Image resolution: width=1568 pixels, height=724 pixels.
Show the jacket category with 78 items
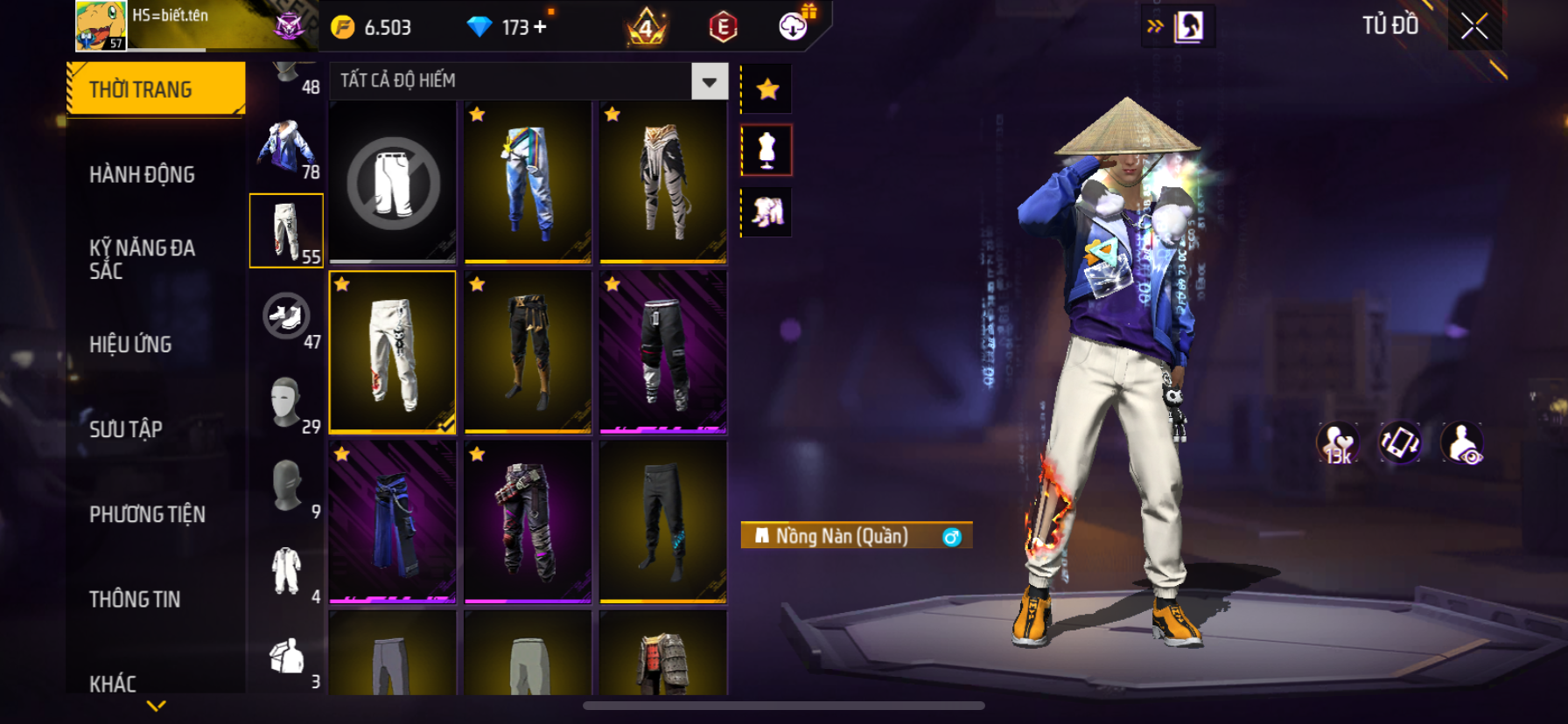pyautogui.click(x=287, y=147)
